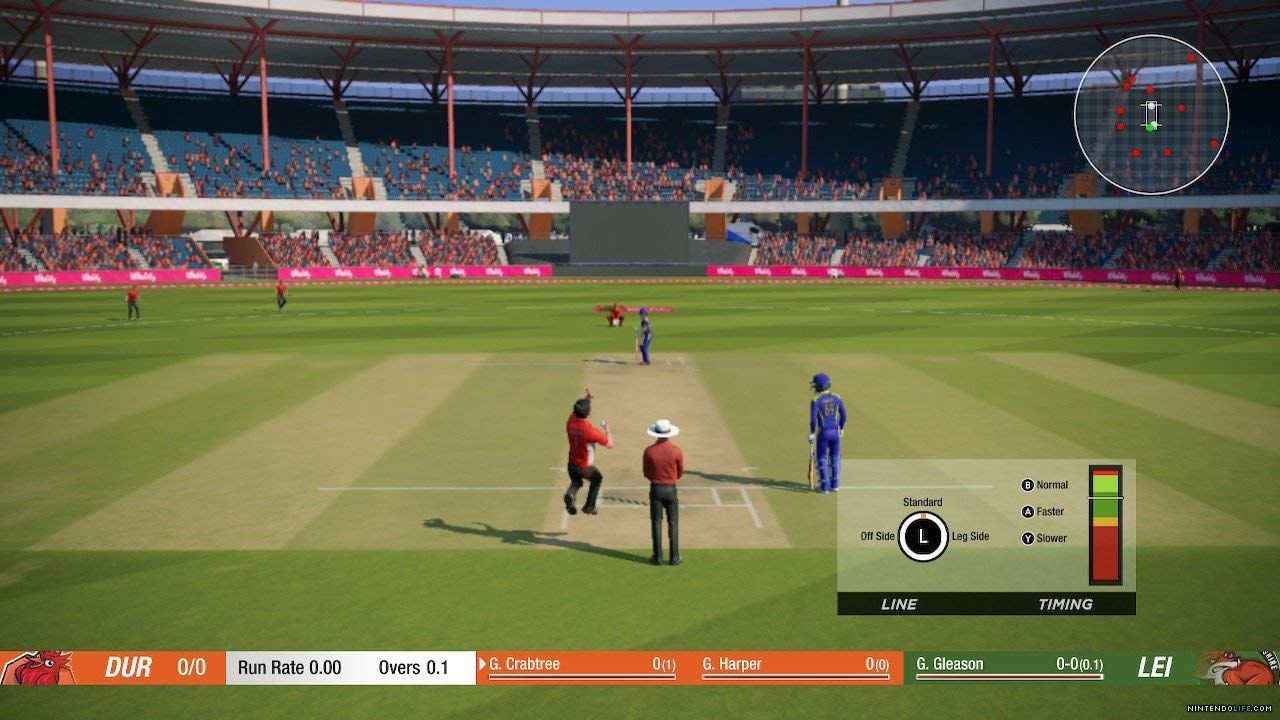Select the Leg Side line option
Image resolution: width=1280 pixels, height=720 pixels.
[970, 536]
